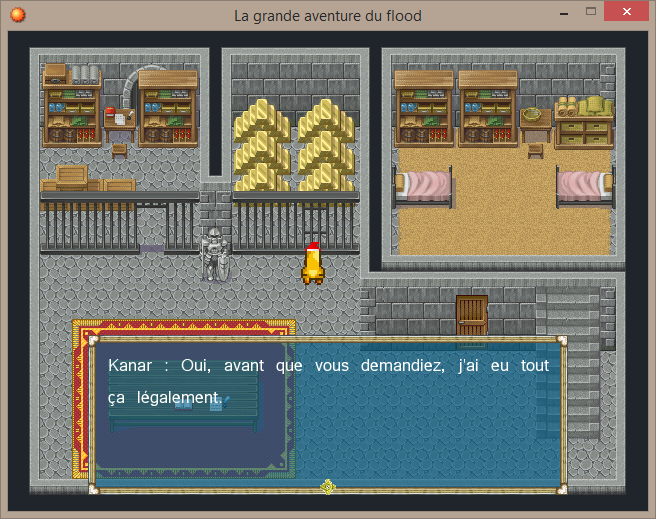The image size is (656, 519).
Task: Minimize the game window
Action: 565,12
